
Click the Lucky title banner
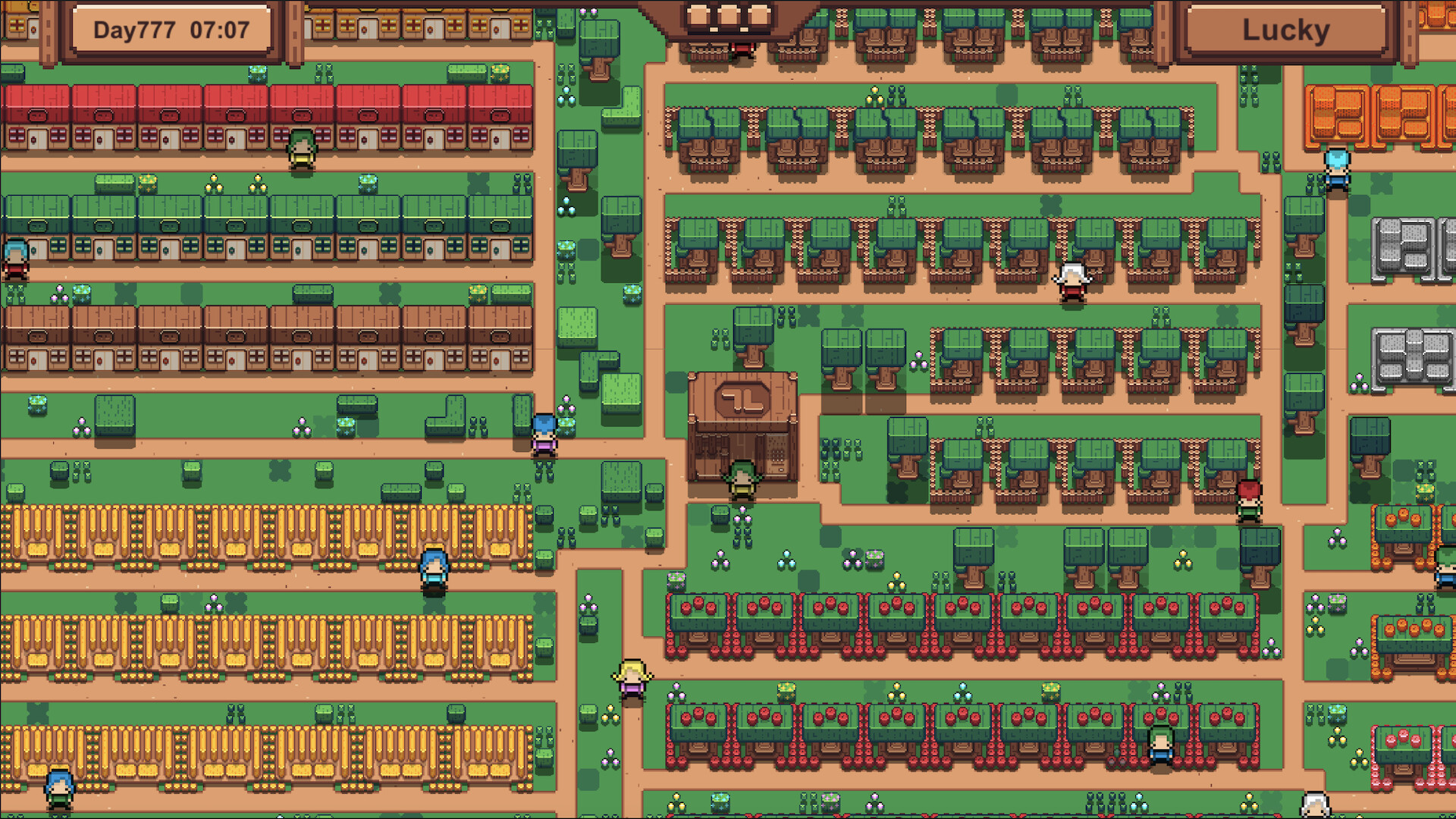coord(1284,30)
